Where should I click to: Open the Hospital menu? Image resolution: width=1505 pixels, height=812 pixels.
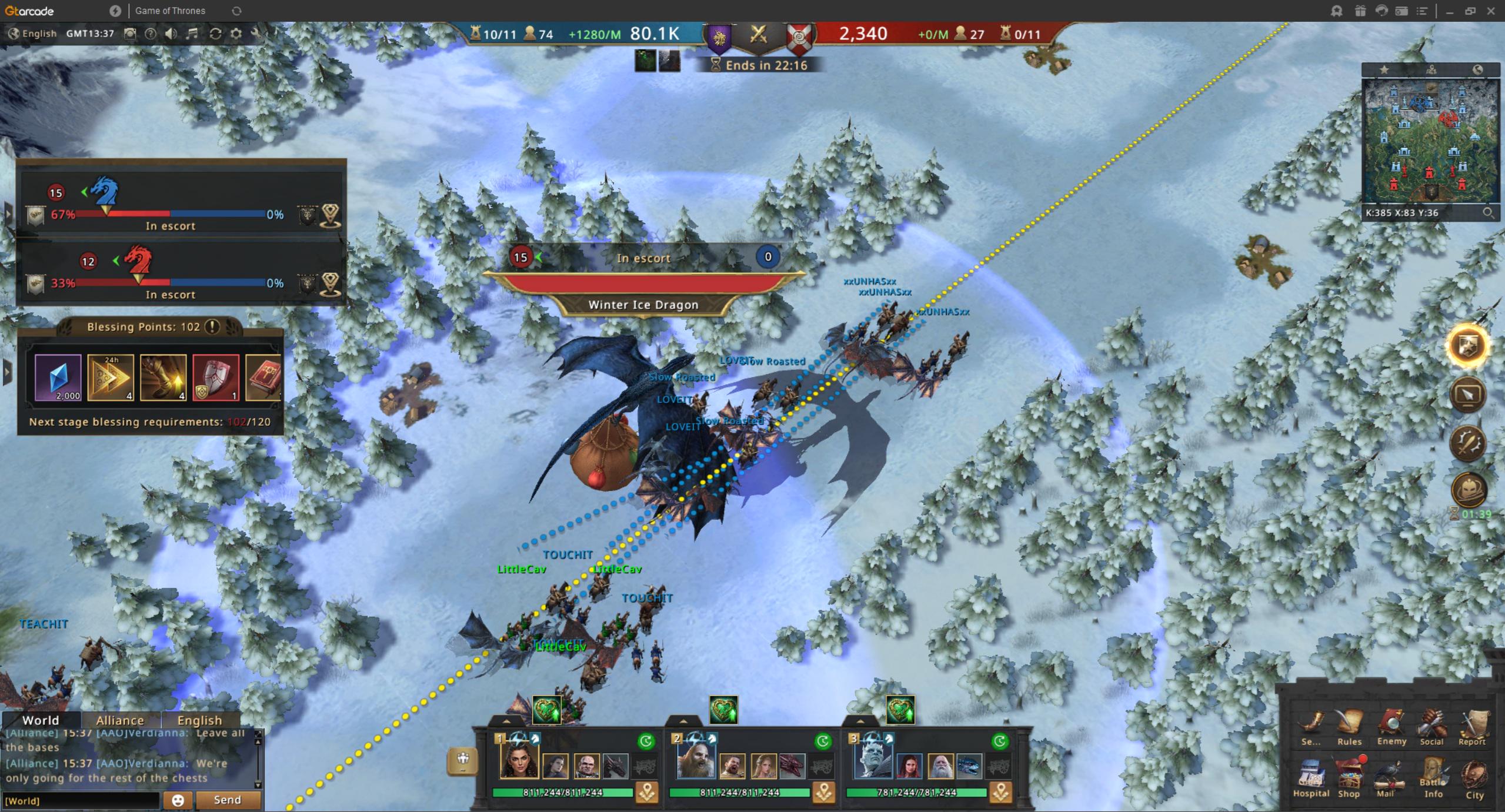click(1310, 777)
